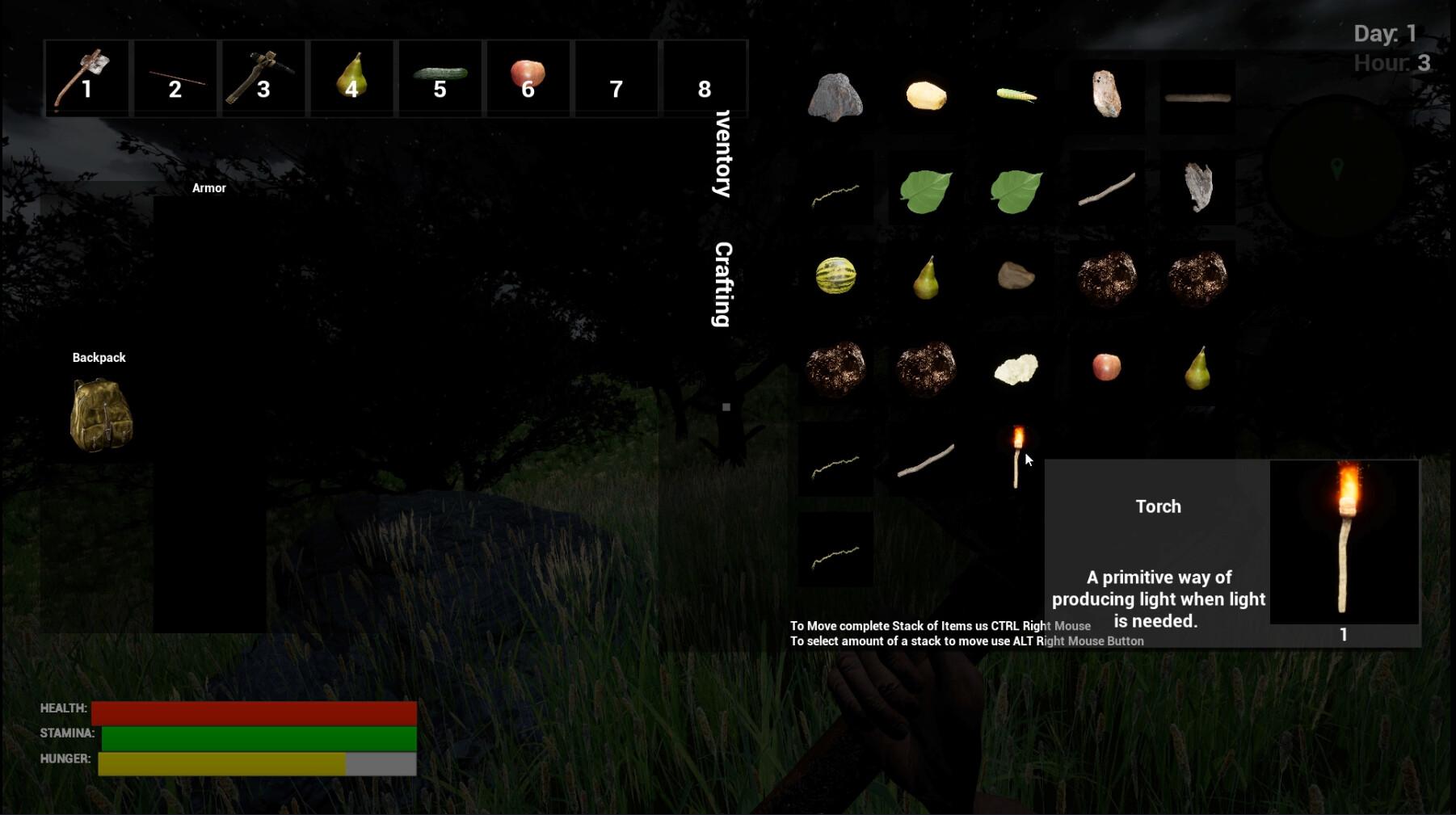Screen dimensions: 1456x815
Task: Select the cucumber in hotbar slot 5
Action: [440, 78]
